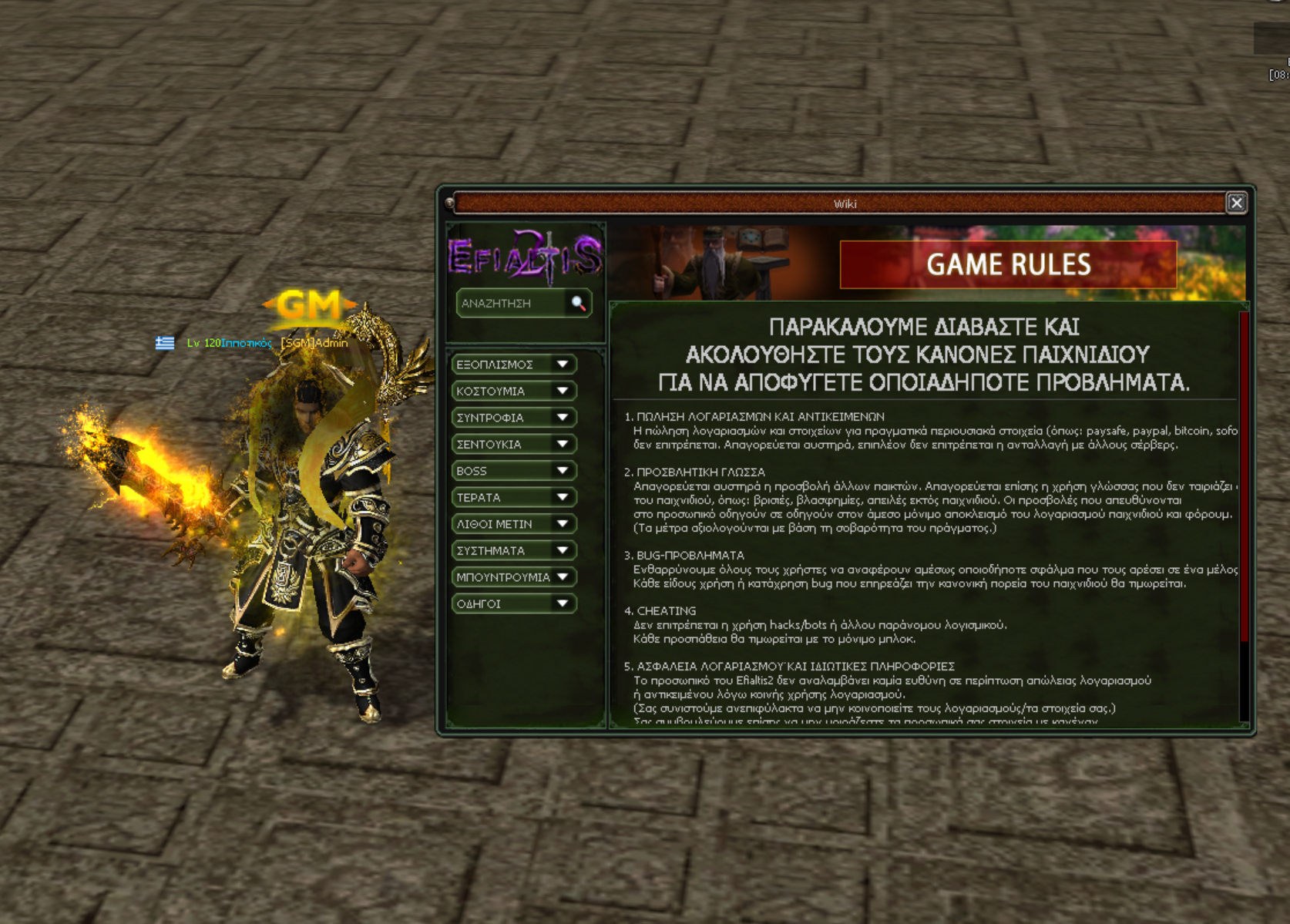Image resolution: width=1290 pixels, height=924 pixels.
Task: Open the ΜΠΟΥΝΤΡΟΥΜΙΑ dropdown
Action: point(513,577)
